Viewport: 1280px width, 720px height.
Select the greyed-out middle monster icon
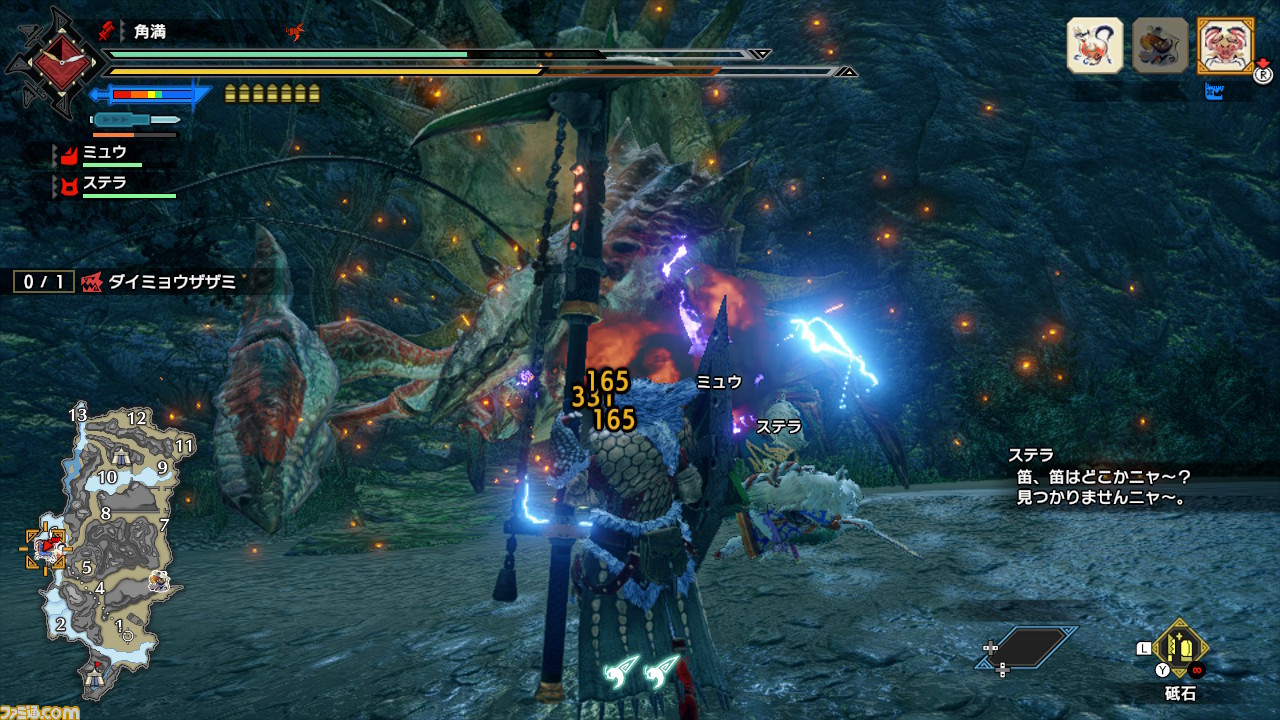(x=1160, y=45)
